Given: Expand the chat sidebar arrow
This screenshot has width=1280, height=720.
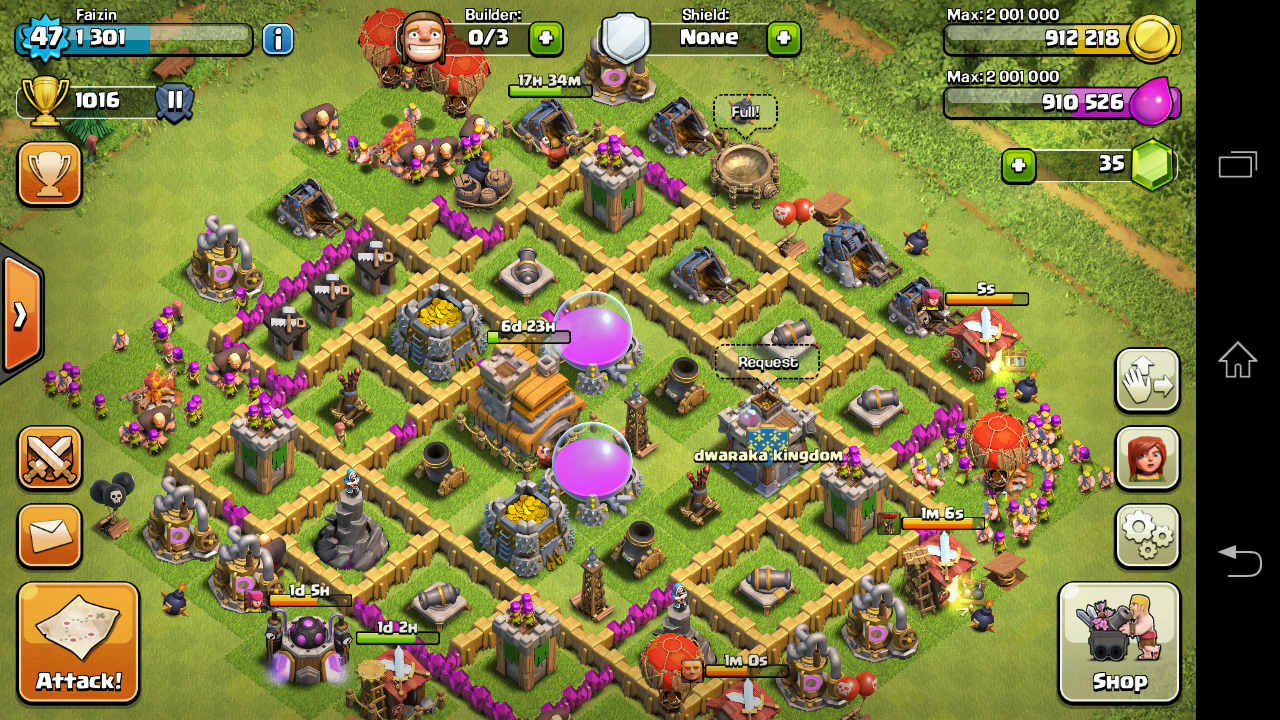Looking at the screenshot, I should (x=18, y=315).
